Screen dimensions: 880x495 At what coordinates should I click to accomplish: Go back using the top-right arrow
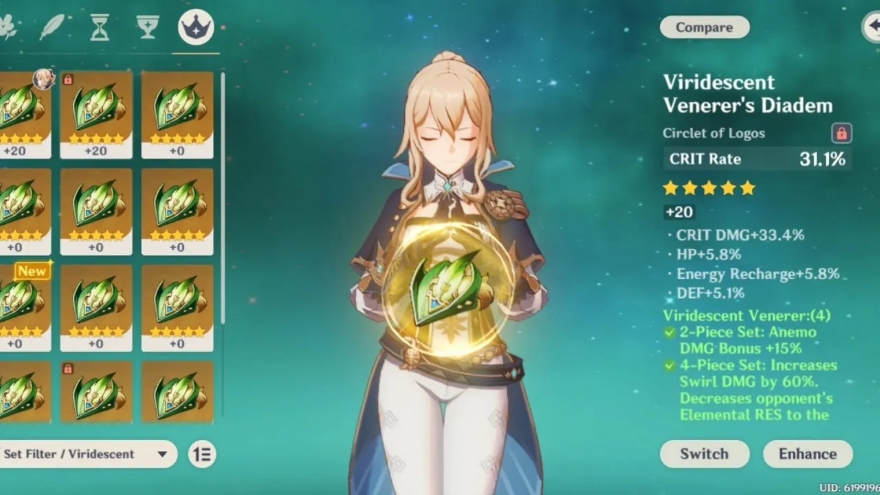point(870,27)
